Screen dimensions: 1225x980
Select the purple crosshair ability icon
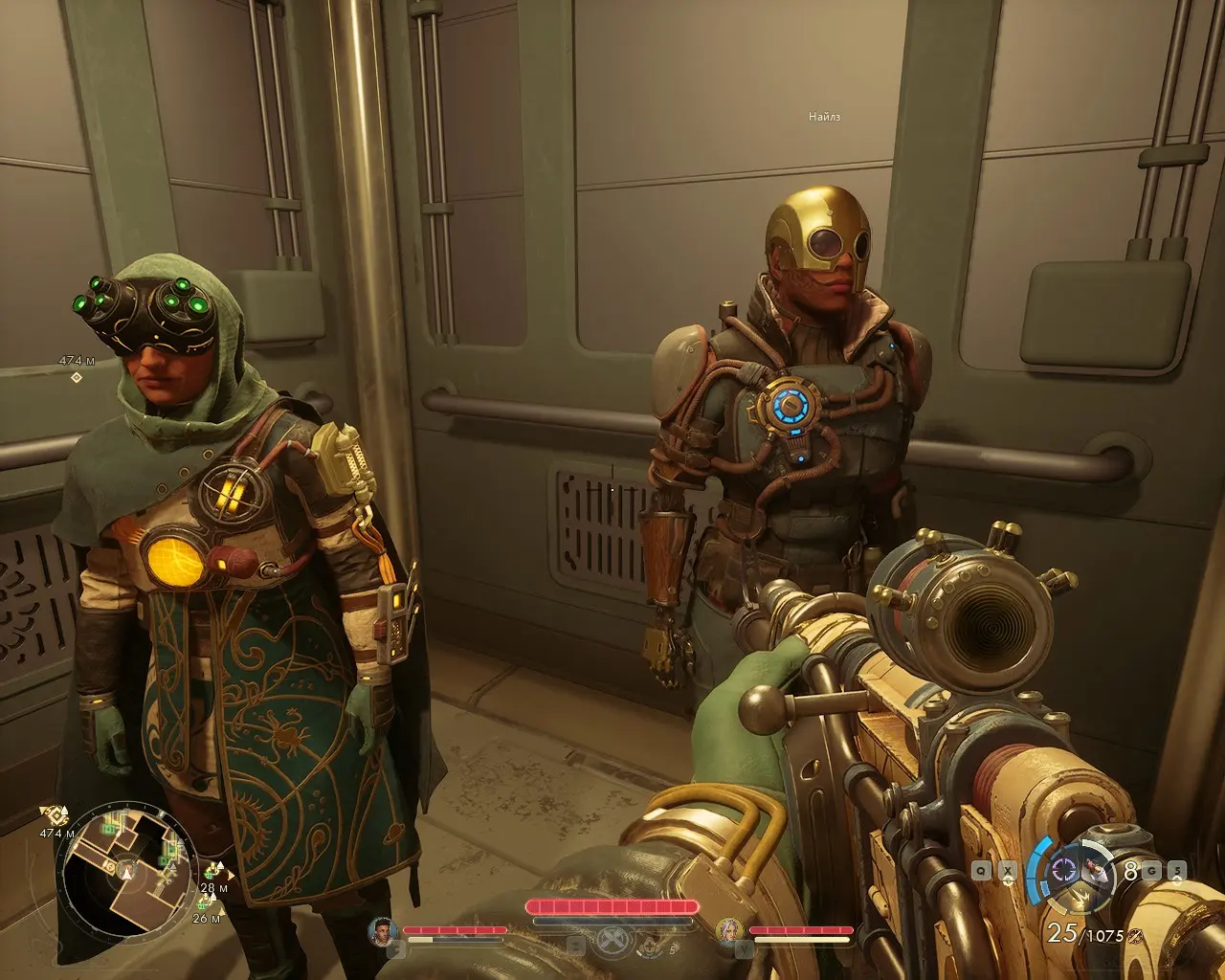(1065, 871)
